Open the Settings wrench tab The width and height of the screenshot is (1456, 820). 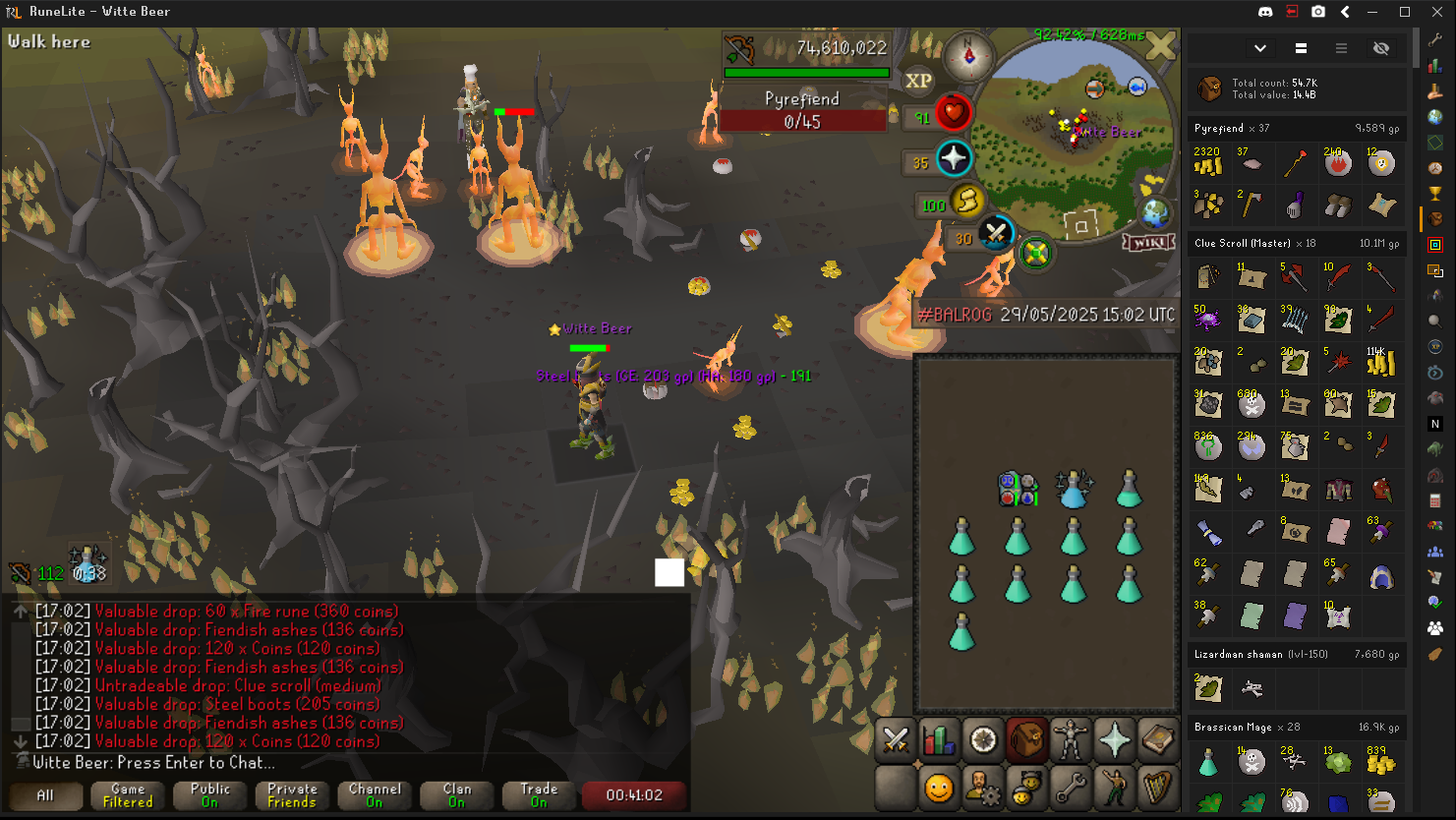click(x=1071, y=788)
